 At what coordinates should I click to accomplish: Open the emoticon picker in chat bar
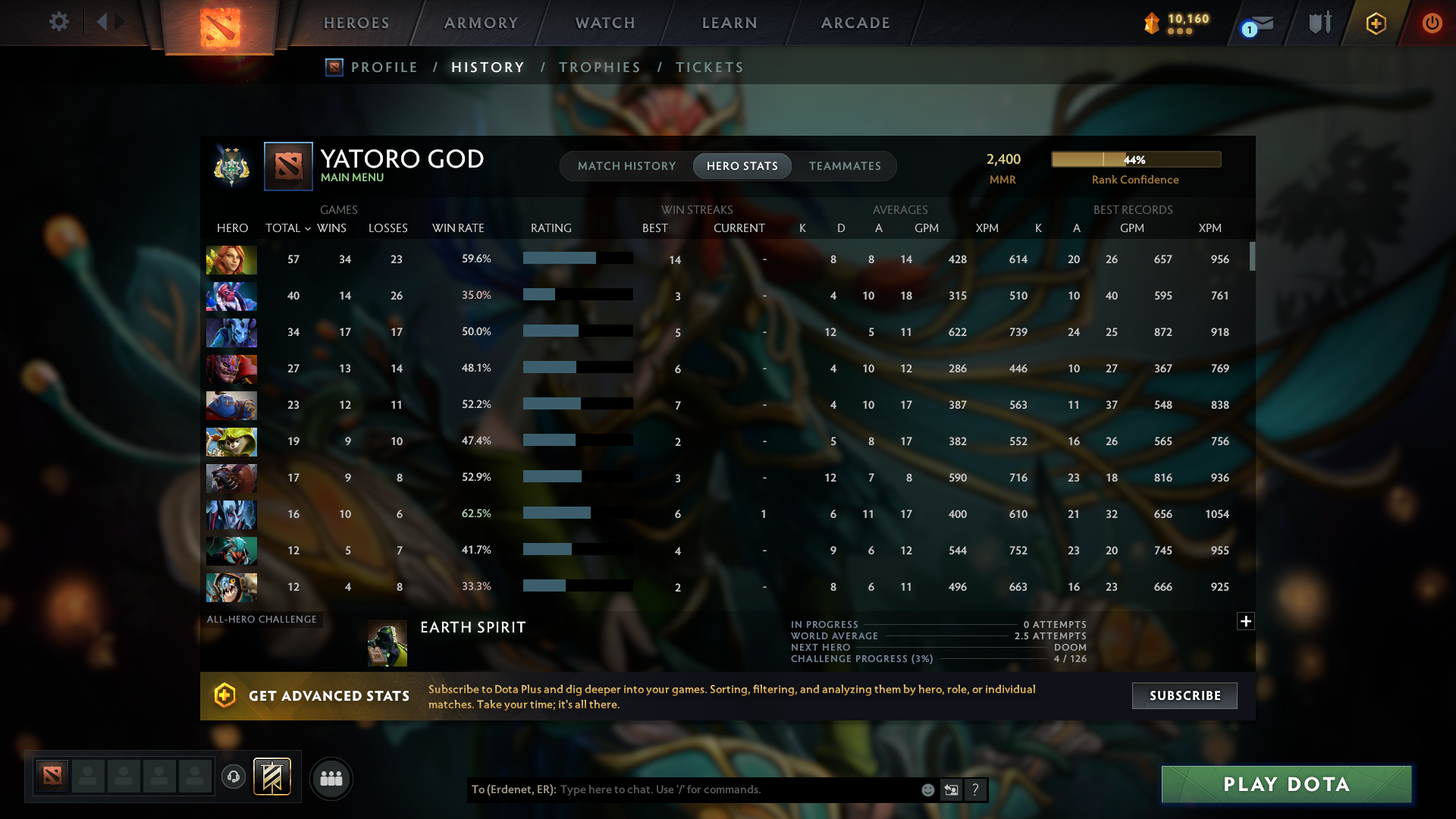[x=927, y=789]
